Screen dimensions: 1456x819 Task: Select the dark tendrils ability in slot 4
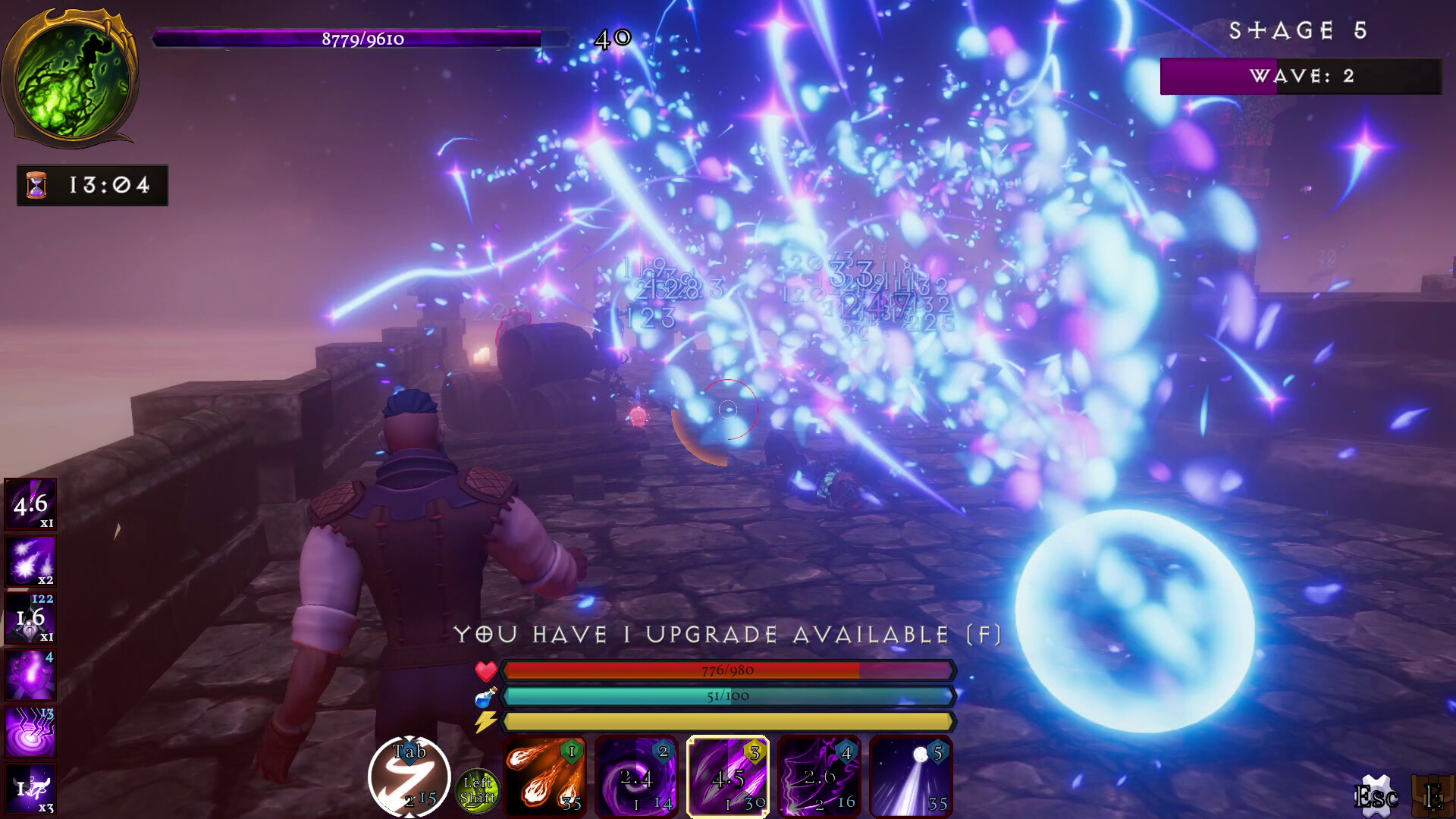tap(817, 775)
